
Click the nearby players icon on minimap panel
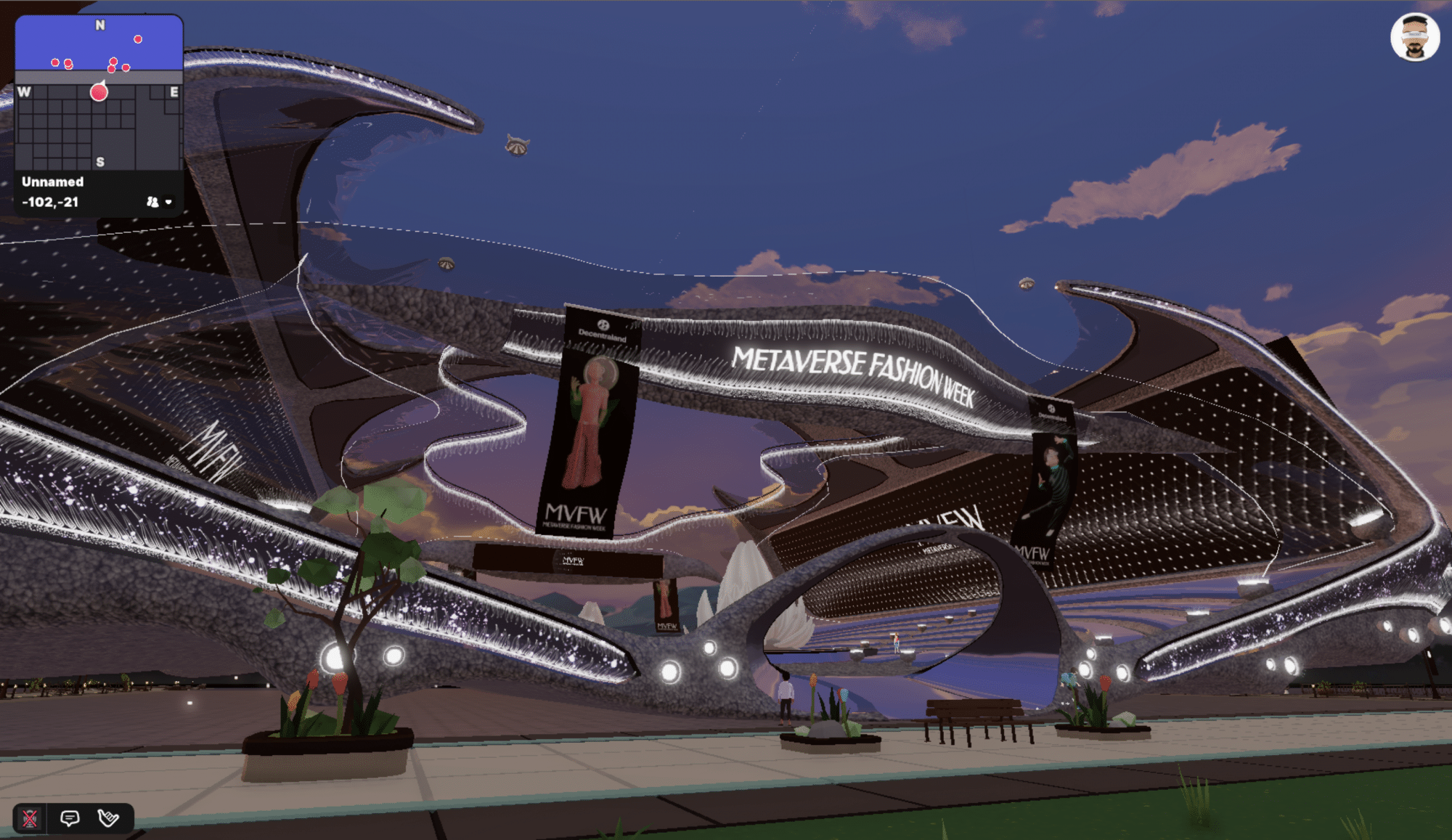point(152,202)
